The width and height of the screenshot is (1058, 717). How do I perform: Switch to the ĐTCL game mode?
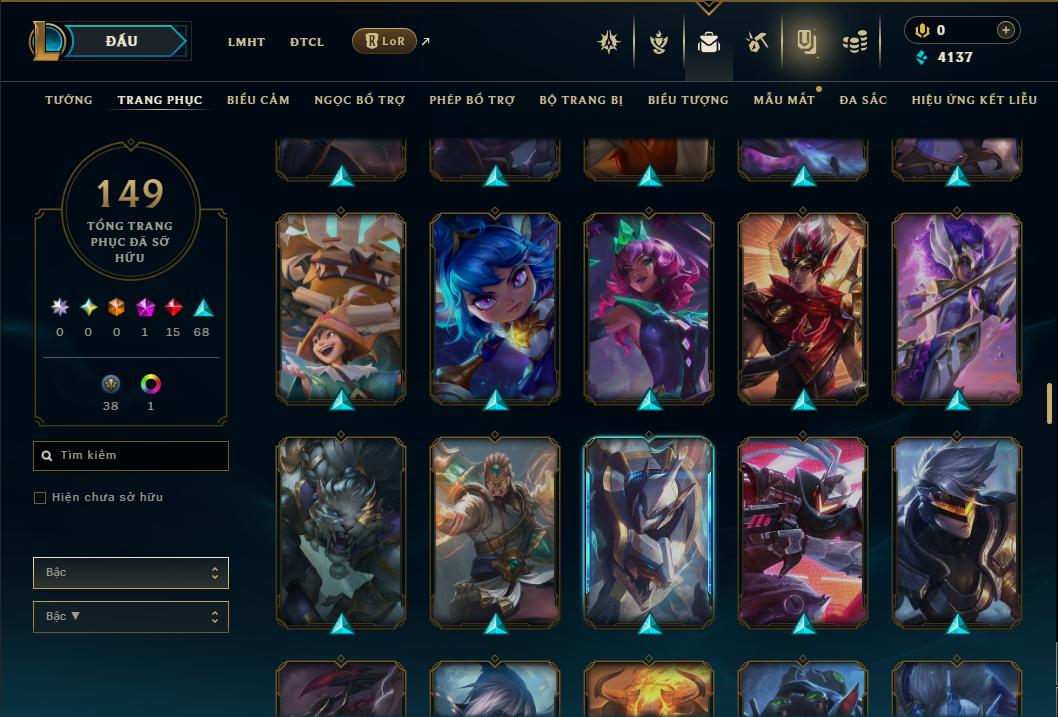point(307,42)
